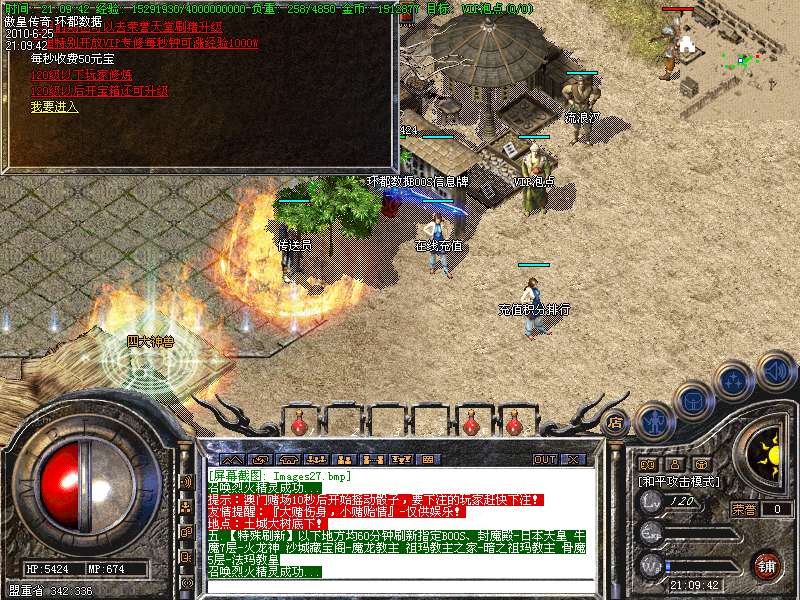The image size is (800, 600).
Task: Toggle the sound speaker button
Action: (775, 371)
